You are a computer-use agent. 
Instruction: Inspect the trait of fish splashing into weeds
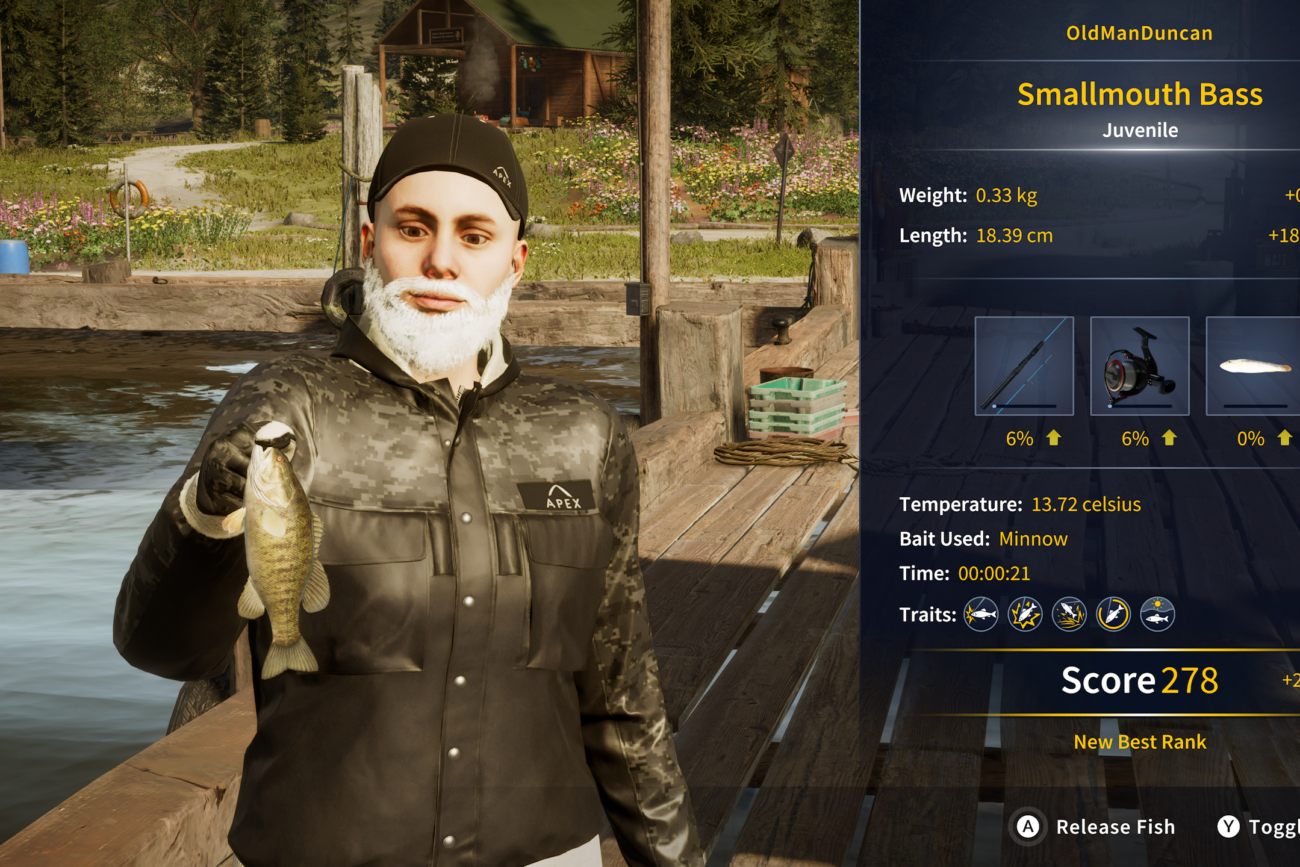click(1069, 614)
